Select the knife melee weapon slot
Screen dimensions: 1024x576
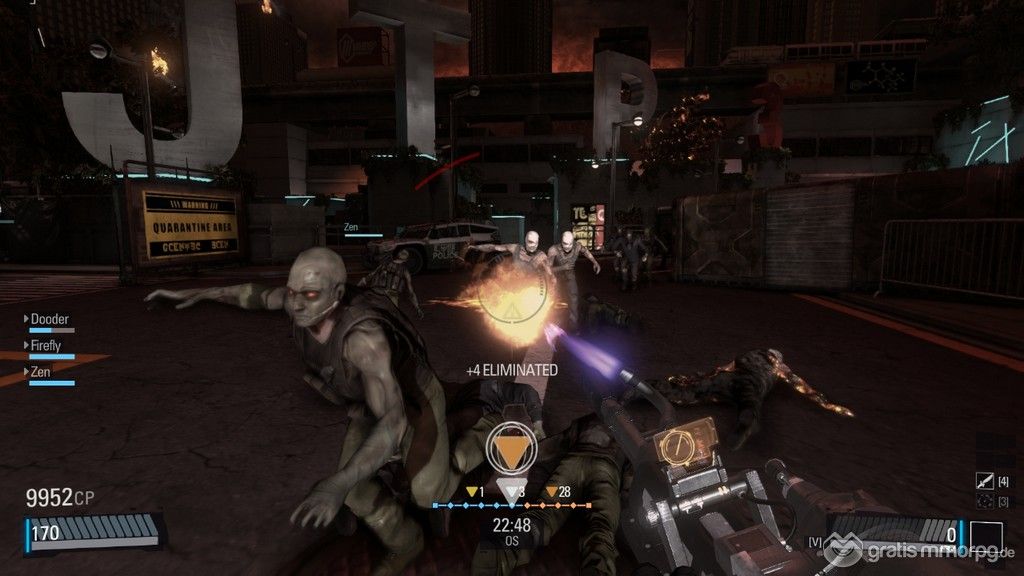tap(984, 482)
